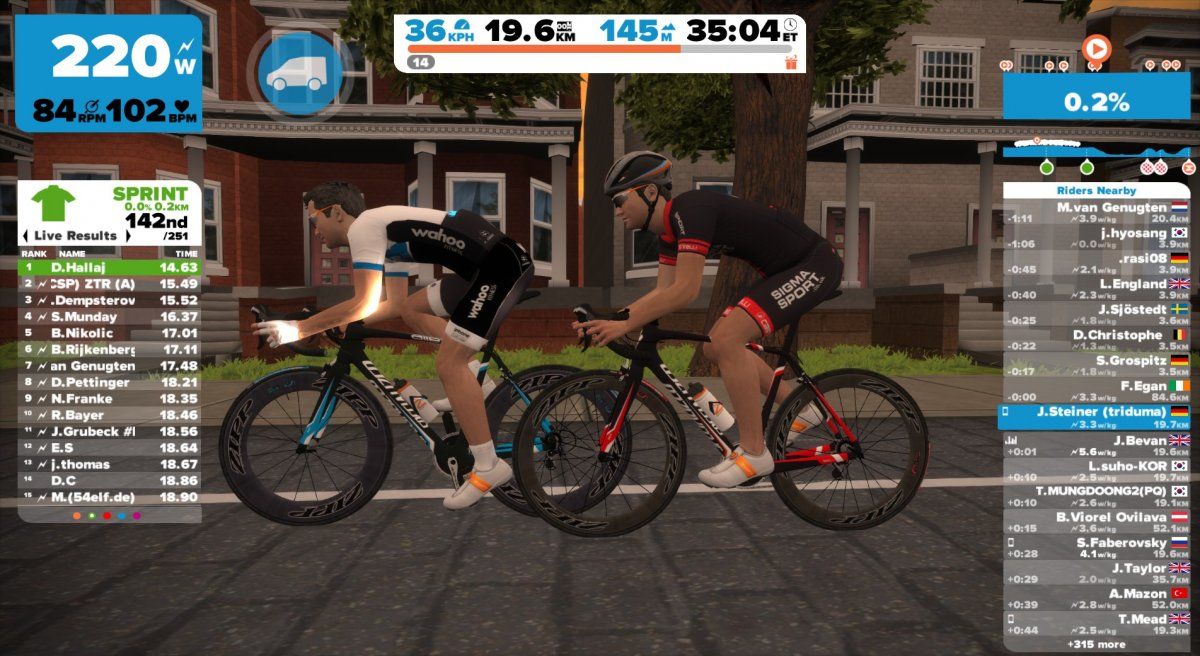Click the green sprint jersey icon
1200x656 pixels.
tap(53, 203)
